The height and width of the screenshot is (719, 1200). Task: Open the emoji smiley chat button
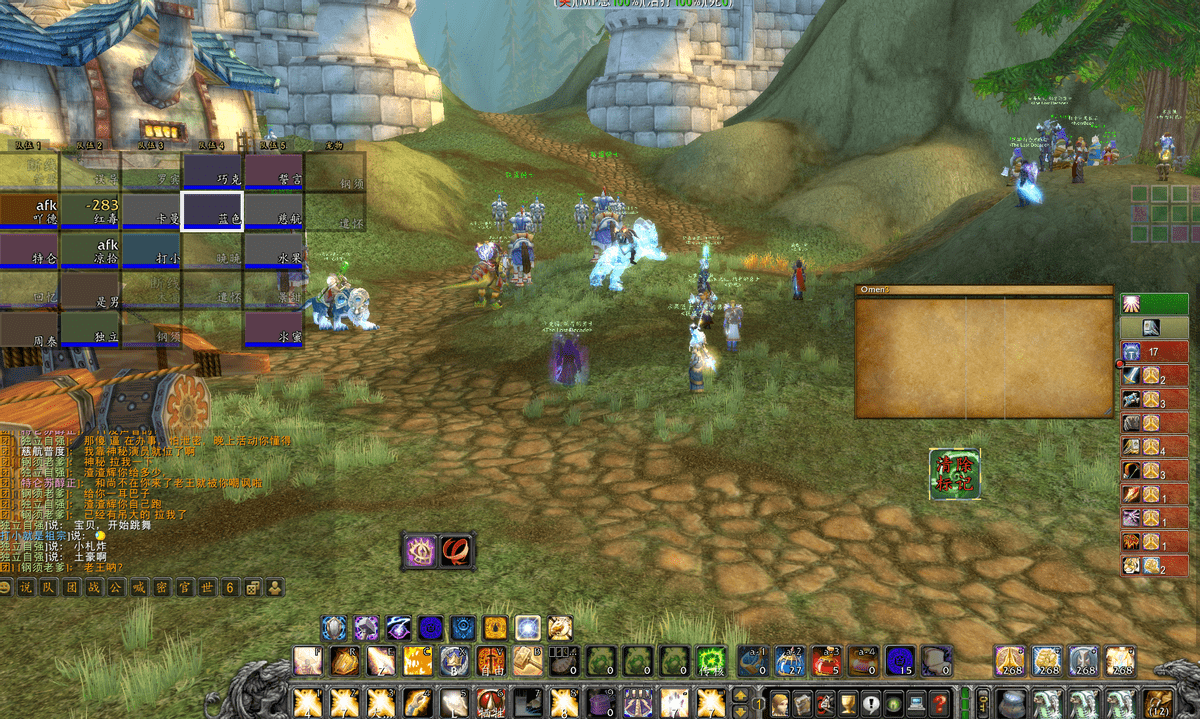(x=6, y=588)
